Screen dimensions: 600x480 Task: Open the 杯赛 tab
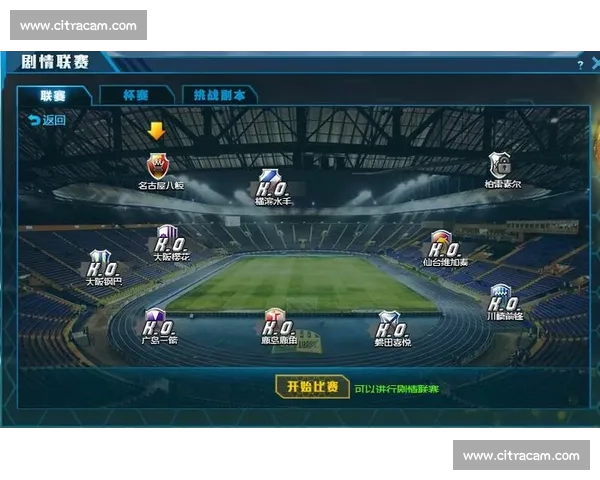136,95
